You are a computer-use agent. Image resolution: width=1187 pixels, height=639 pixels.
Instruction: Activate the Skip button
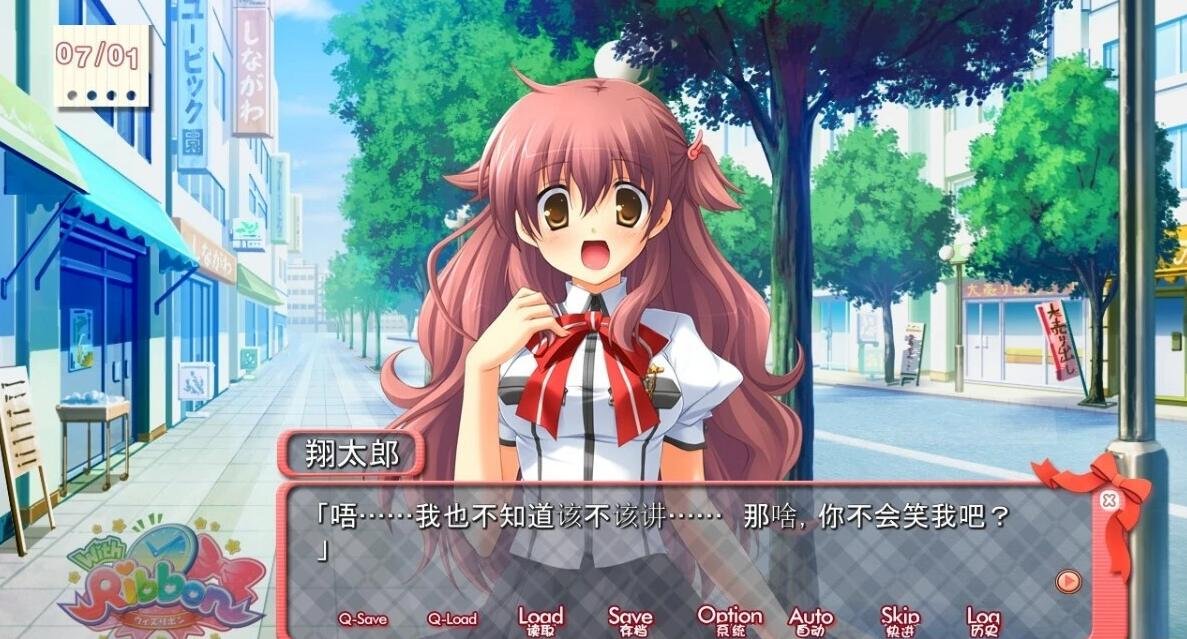[899, 620]
